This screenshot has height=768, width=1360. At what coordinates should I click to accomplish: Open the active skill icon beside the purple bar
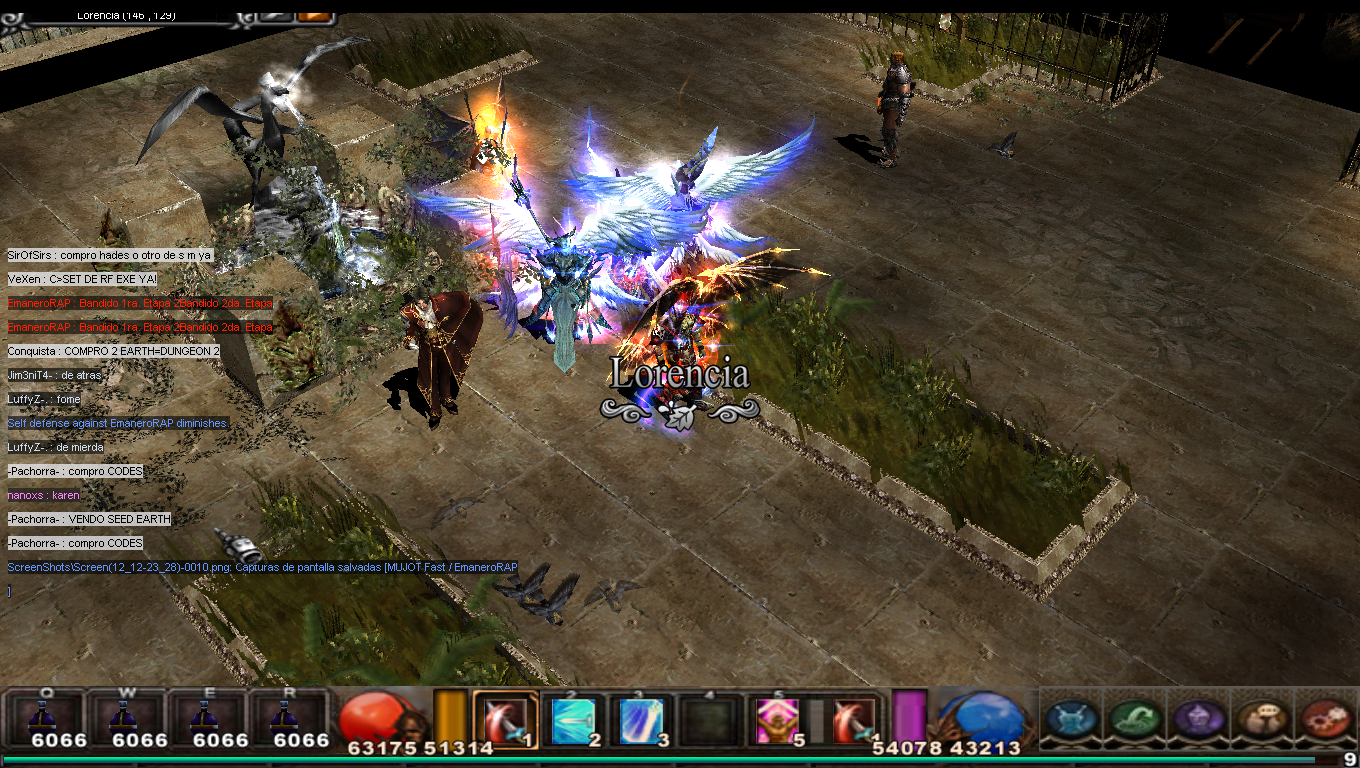pyautogui.click(x=853, y=720)
